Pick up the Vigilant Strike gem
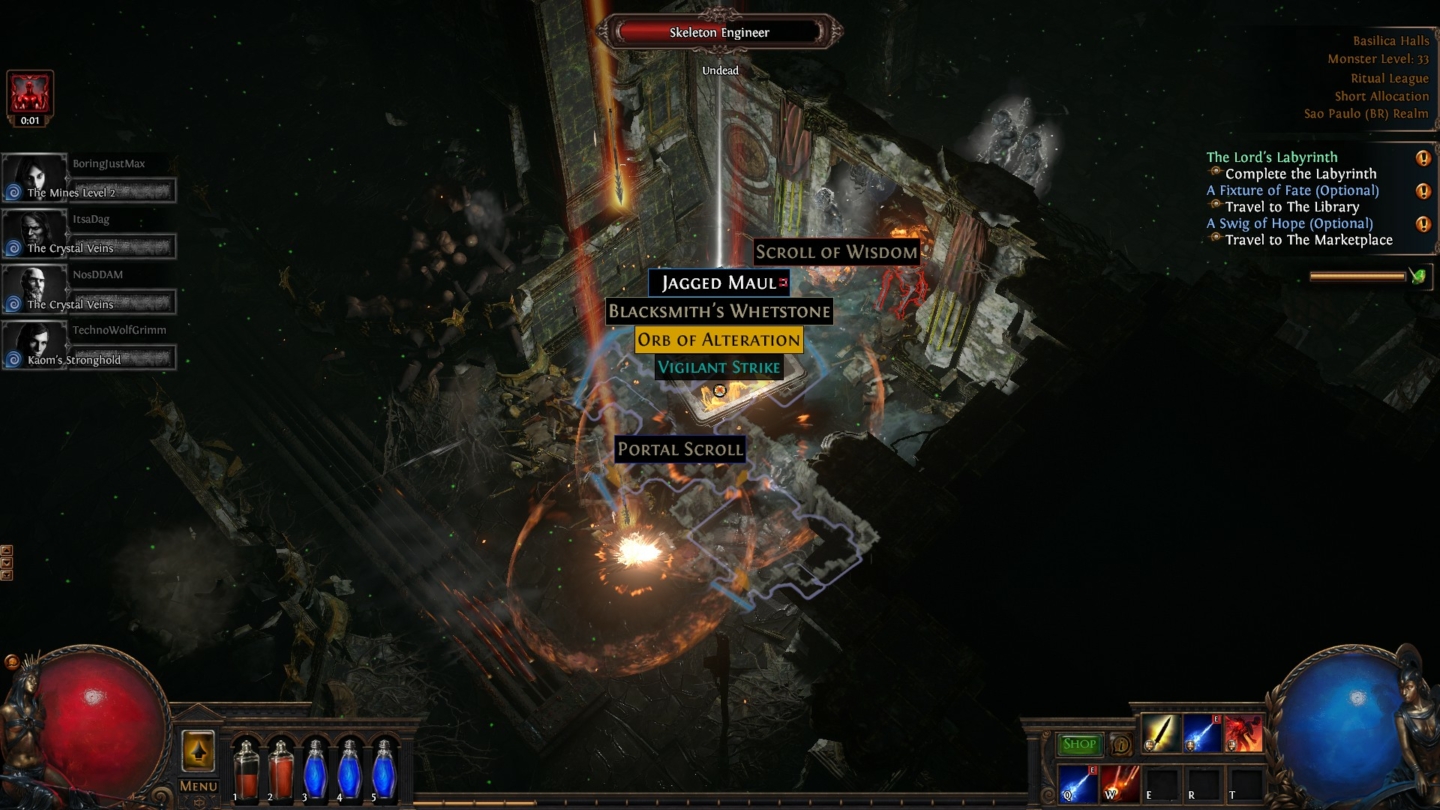 [x=718, y=367]
